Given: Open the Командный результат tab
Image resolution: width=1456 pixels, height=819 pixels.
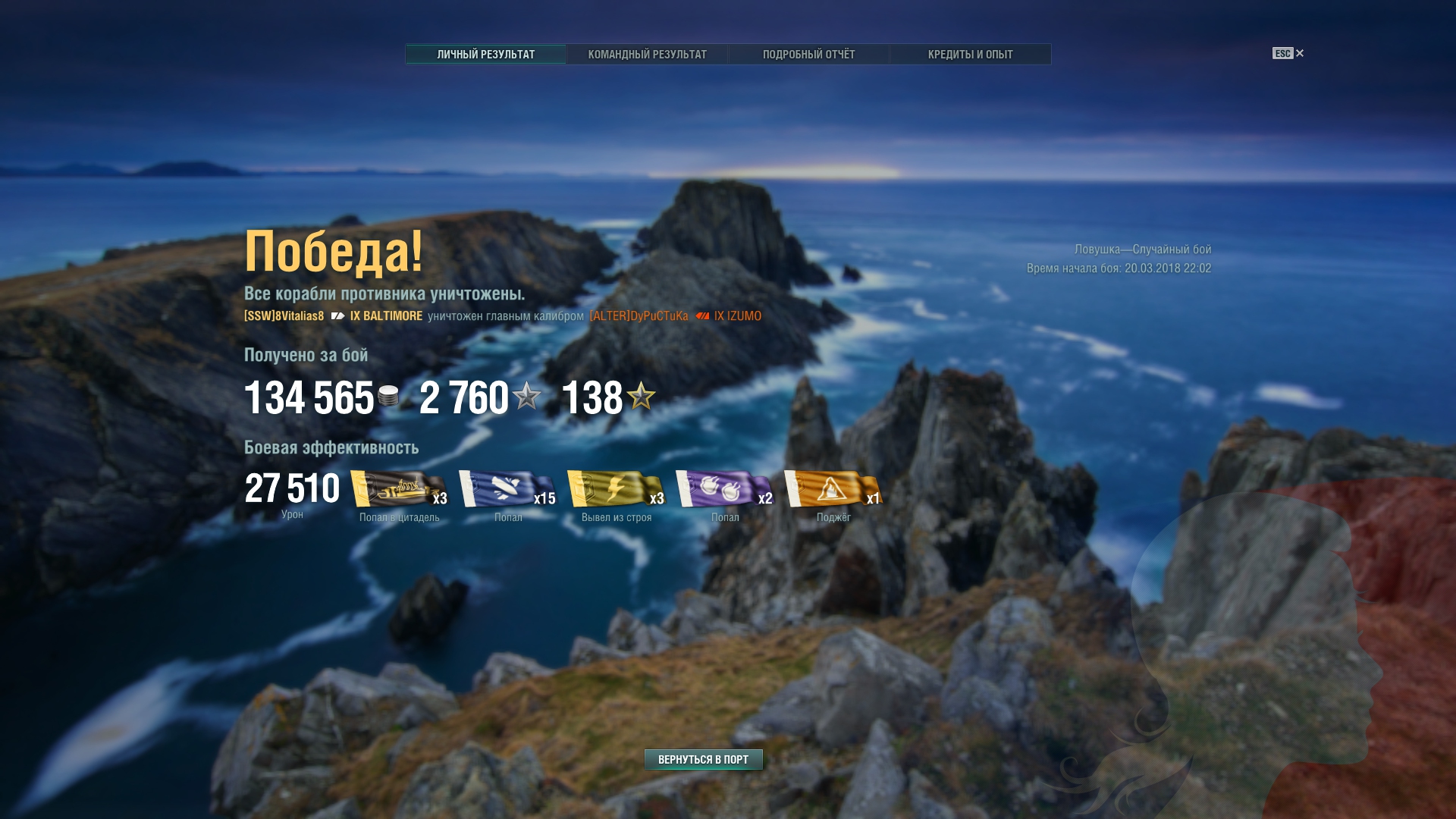Looking at the screenshot, I should 647,55.
